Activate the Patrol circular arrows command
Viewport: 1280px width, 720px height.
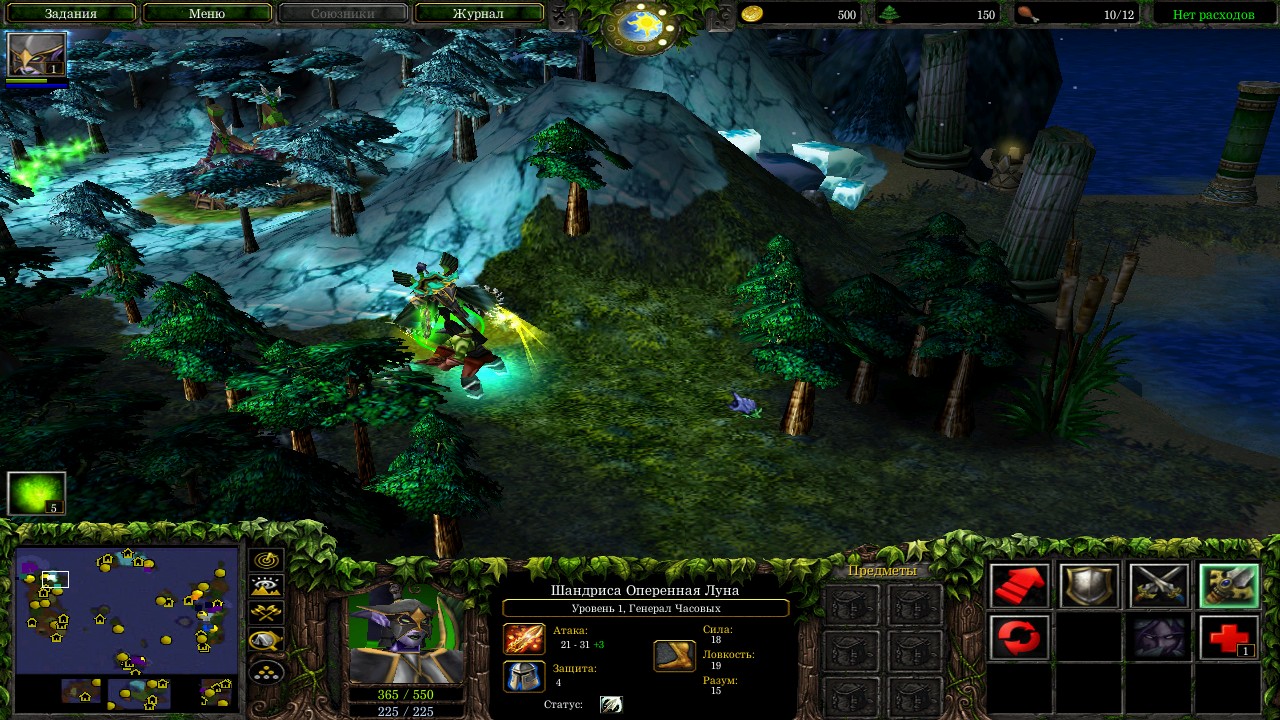[x=1019, y=637]
